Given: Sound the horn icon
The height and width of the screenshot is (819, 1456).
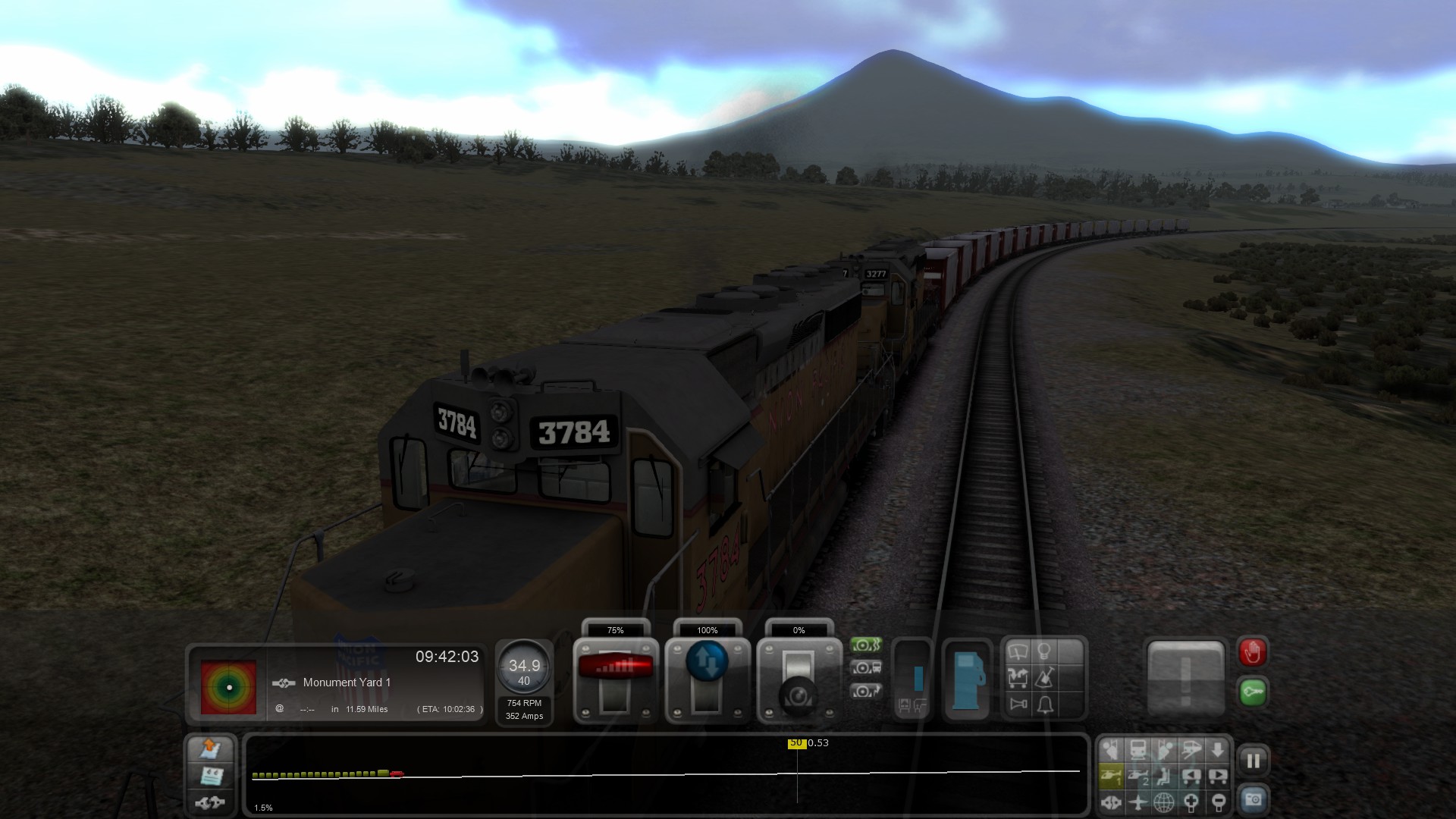Looking at the screenshot, I should point(1018,704).
